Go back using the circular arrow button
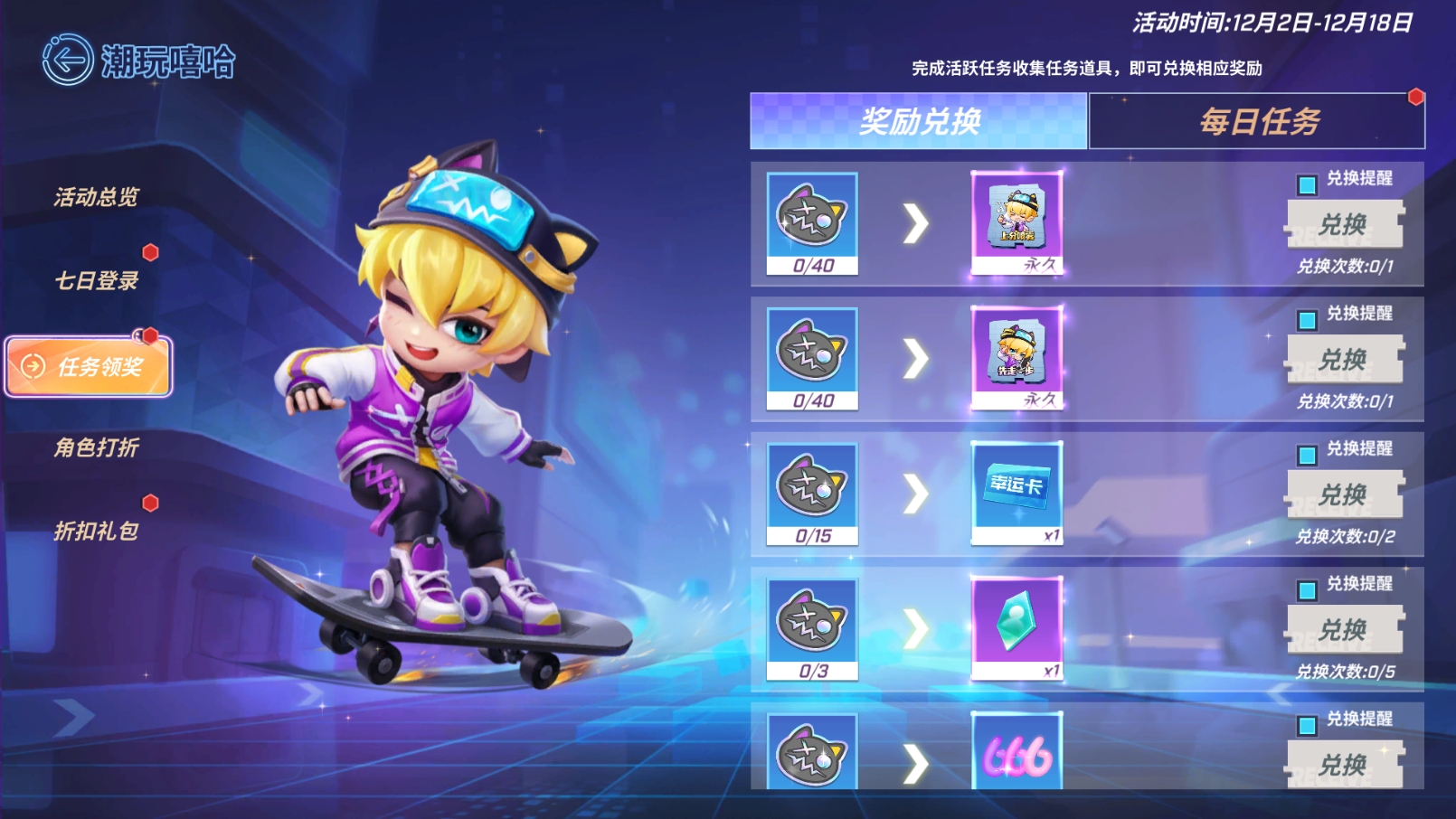 68,61
